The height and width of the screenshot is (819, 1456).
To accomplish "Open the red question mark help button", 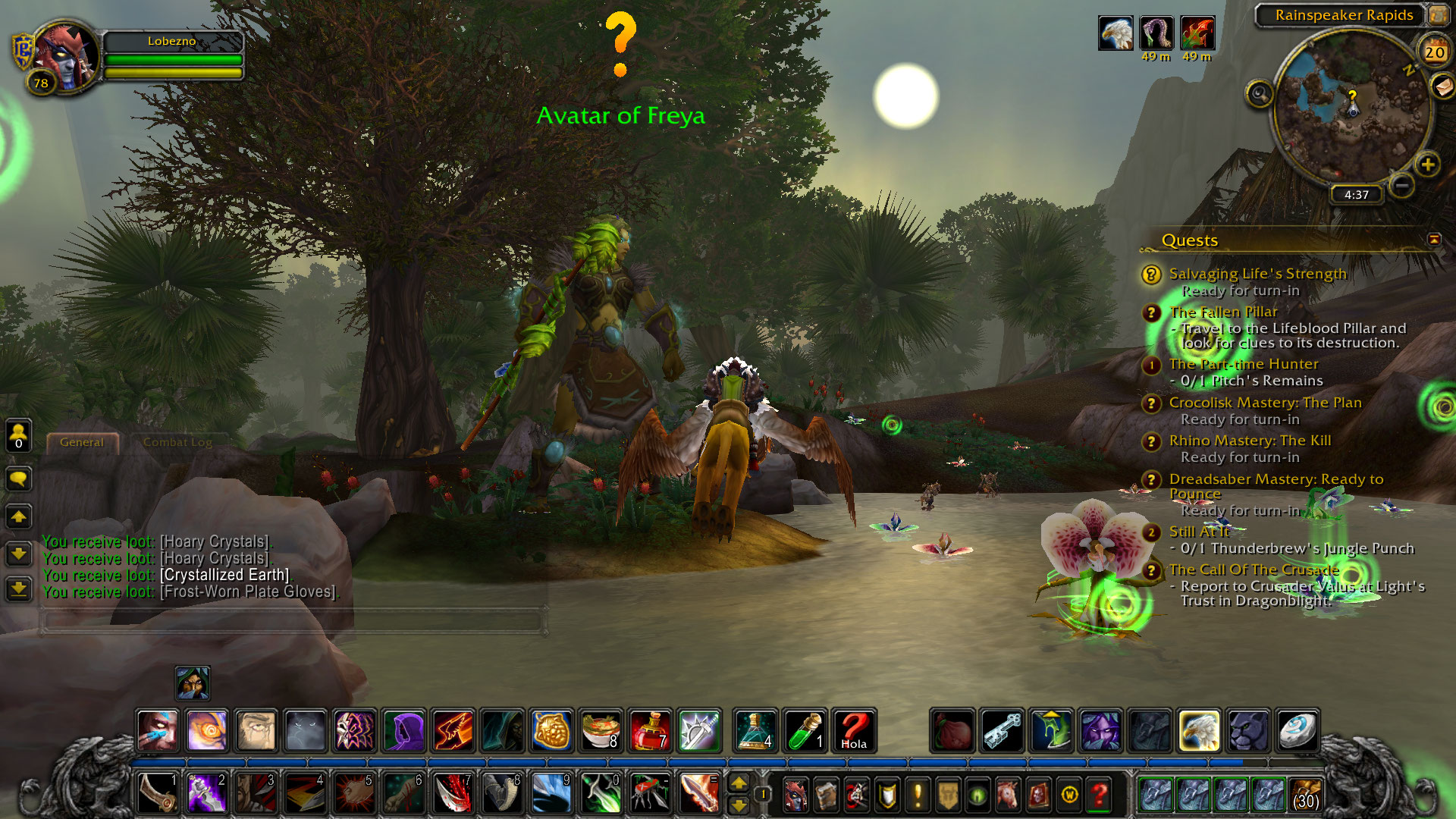I will (x=1099, y=795).
